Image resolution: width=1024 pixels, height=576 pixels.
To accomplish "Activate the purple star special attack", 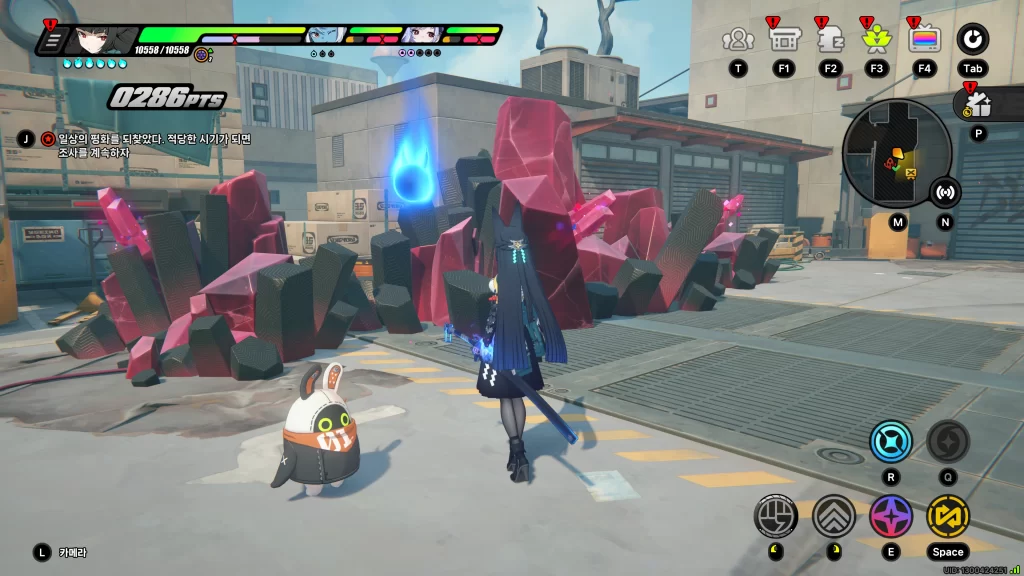I will click(890, 516).
